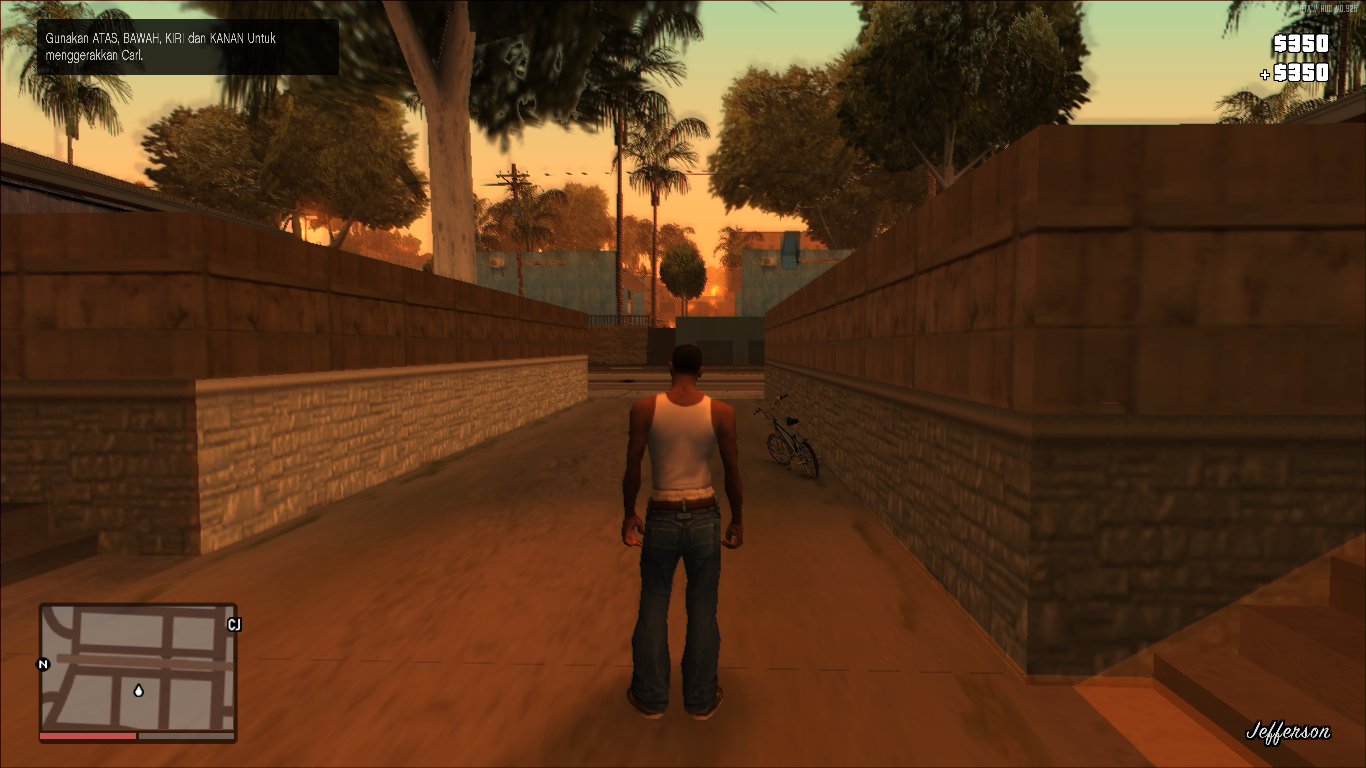Viewport: 1366px width, 768px height.
Task: Select the white player arrow on the minimap
Action: coord(138,691)
